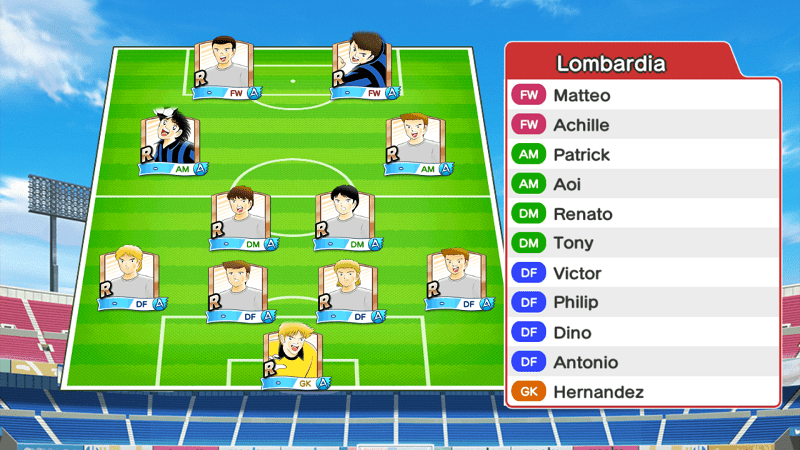The height and width of the screenshot is (450, 800).
Task: Select goalkeeper Hernandez in the list
Action: pyautogui.click(x=642, y=392)
